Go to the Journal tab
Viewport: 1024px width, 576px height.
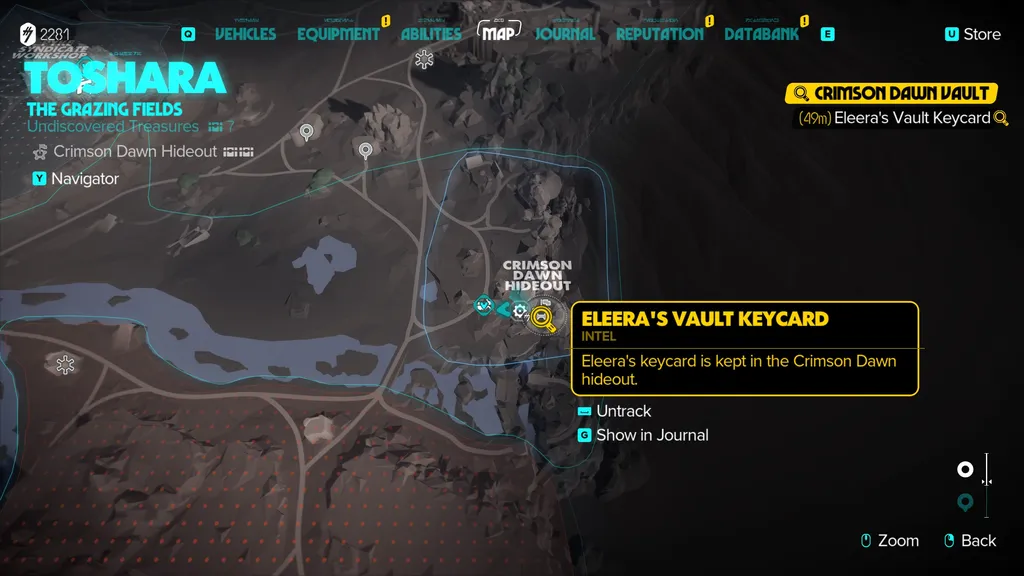tap(565, 34)
